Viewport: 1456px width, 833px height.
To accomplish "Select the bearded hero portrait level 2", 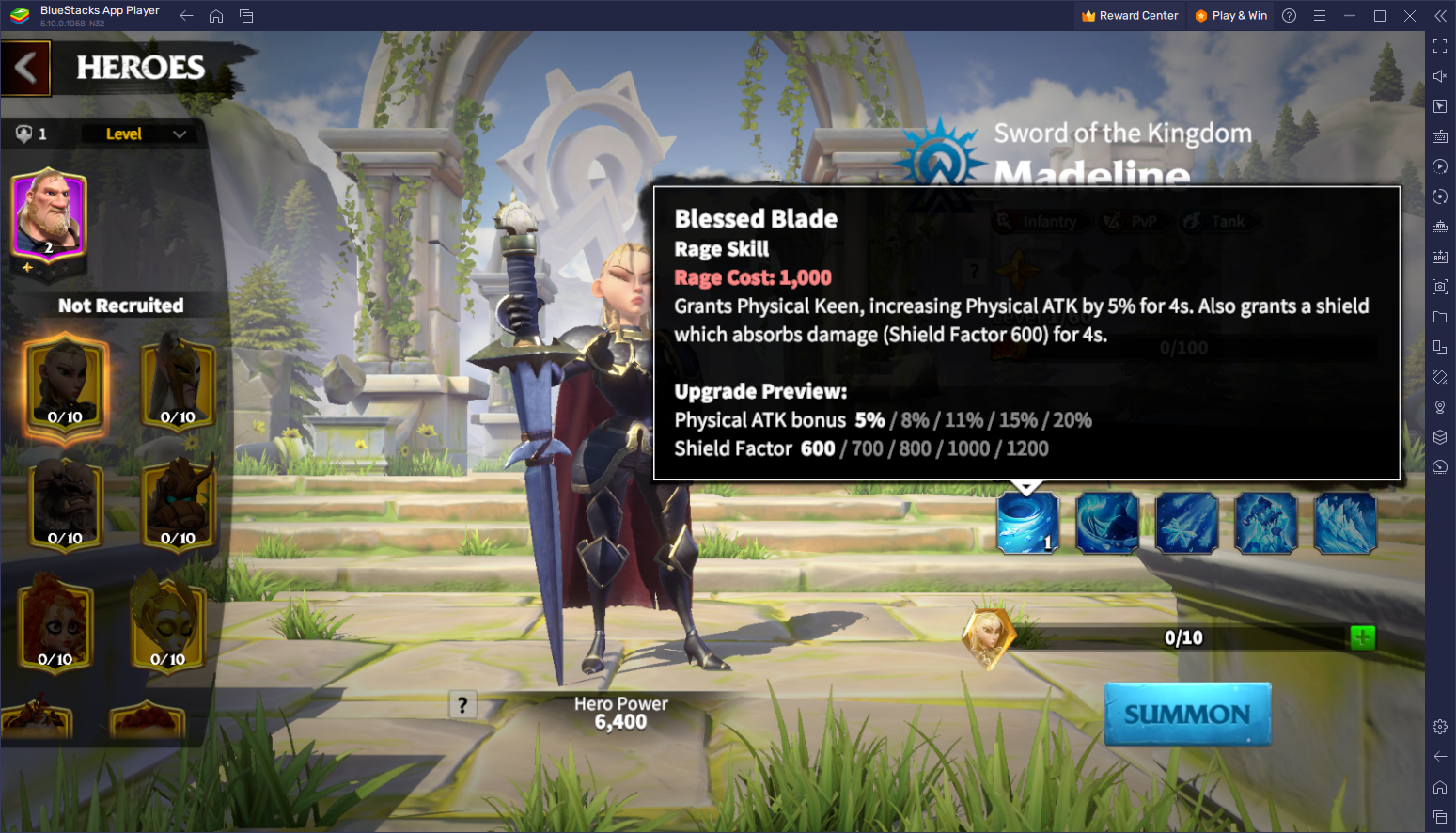I will pyautogui.click(x=48, y=216).
